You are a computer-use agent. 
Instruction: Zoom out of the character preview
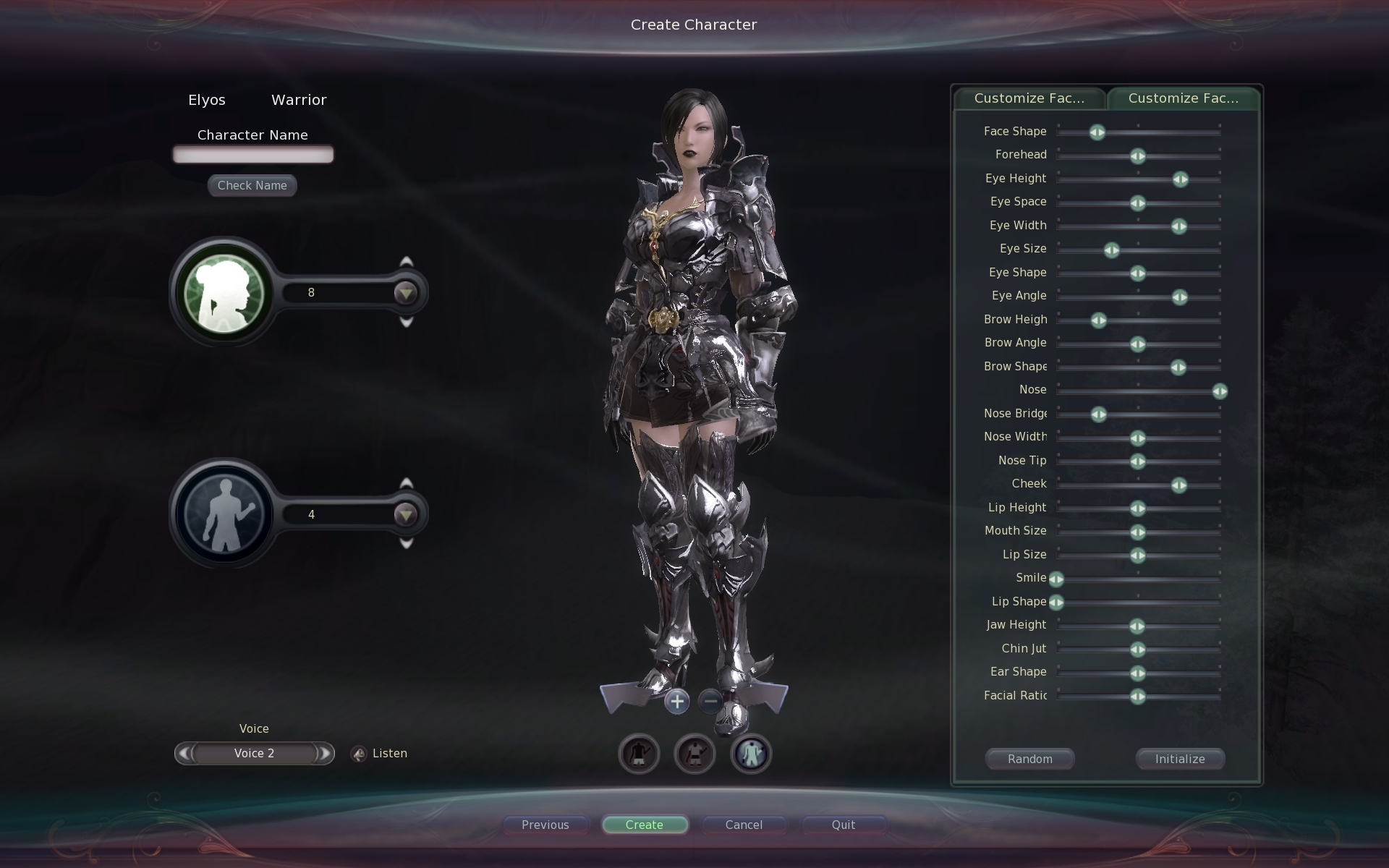pos(710,701)
